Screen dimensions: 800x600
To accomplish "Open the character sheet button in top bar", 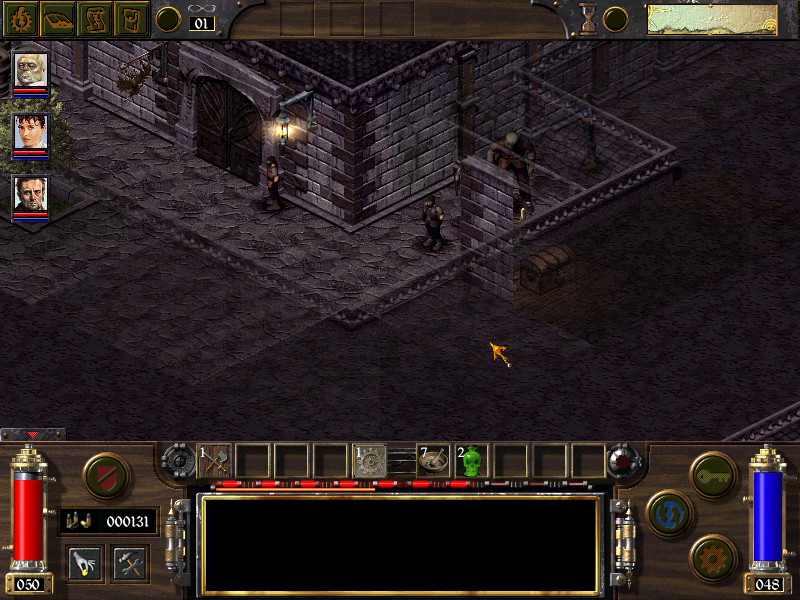I will click(19, 18).
